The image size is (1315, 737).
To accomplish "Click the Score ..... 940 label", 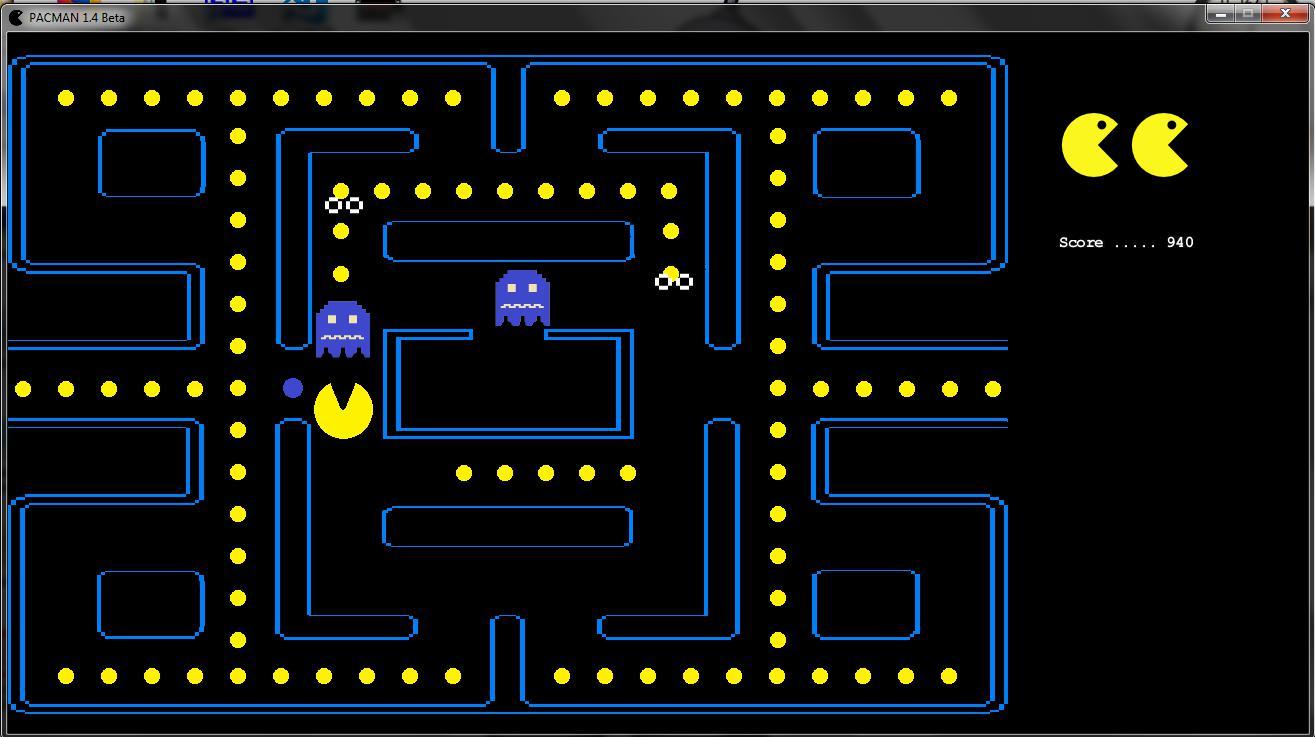I will pyautogui.click(x=1125, y=242).
